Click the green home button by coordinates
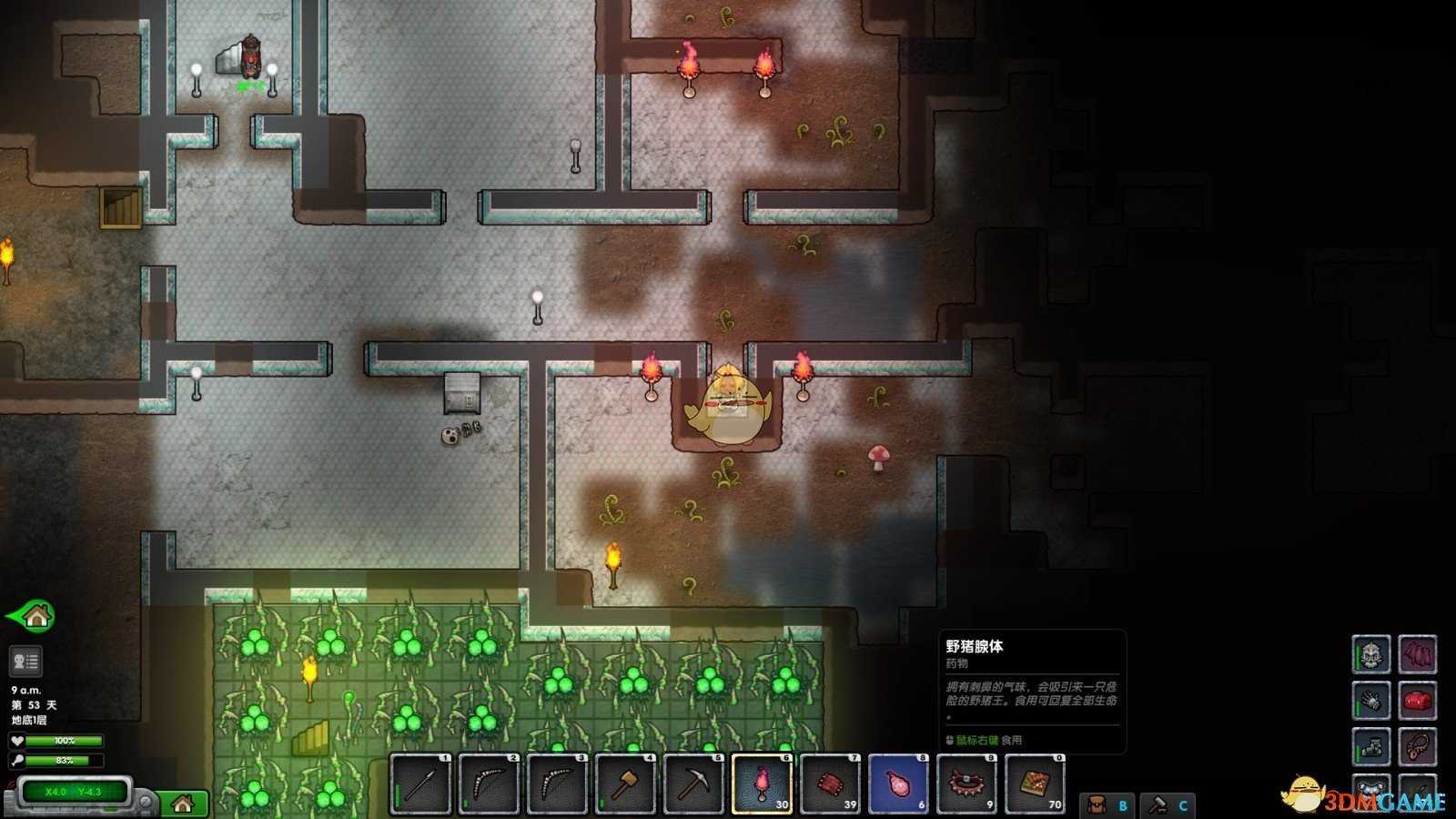1456x819 pixels. [x=183, y=804]
